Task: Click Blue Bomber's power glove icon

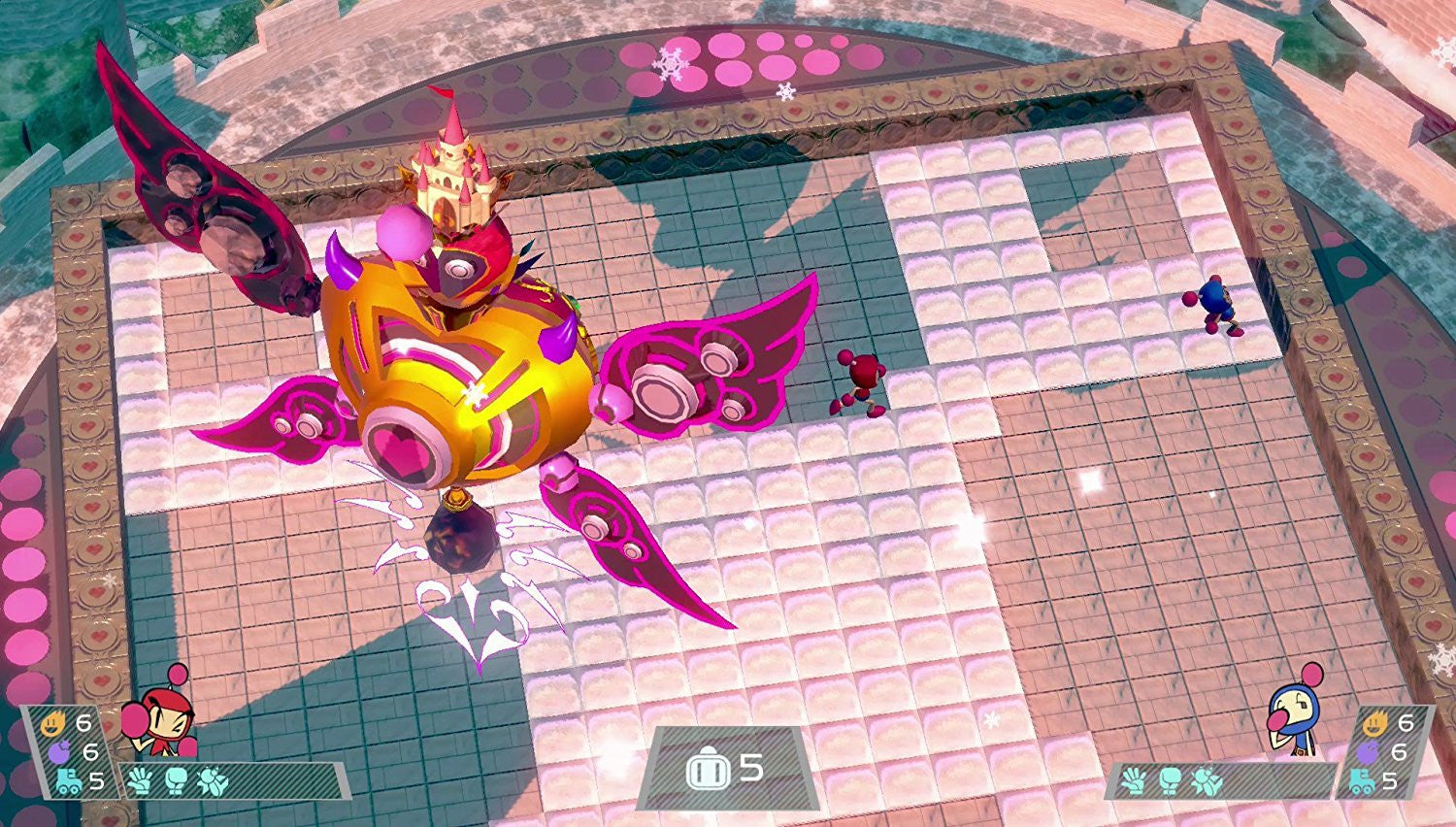Action: [x=1133, y=779]
